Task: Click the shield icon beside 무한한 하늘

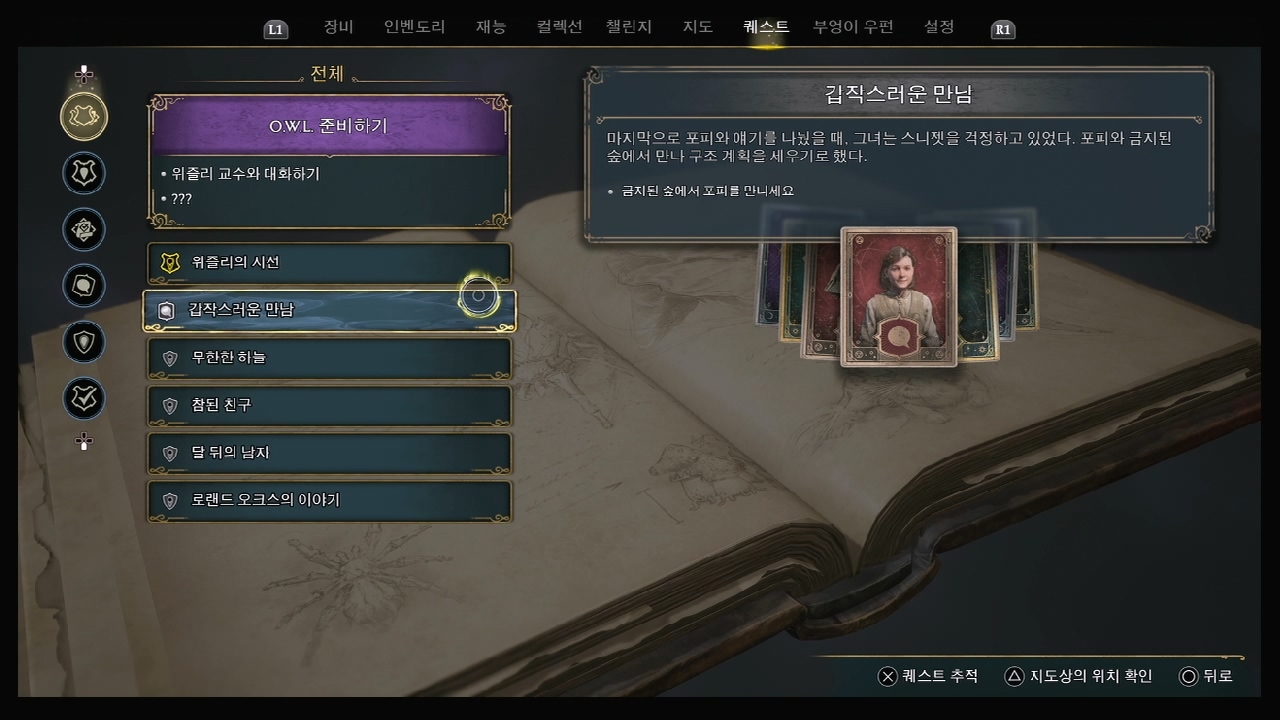Action: pyautogui.click(x=168, y=358)
